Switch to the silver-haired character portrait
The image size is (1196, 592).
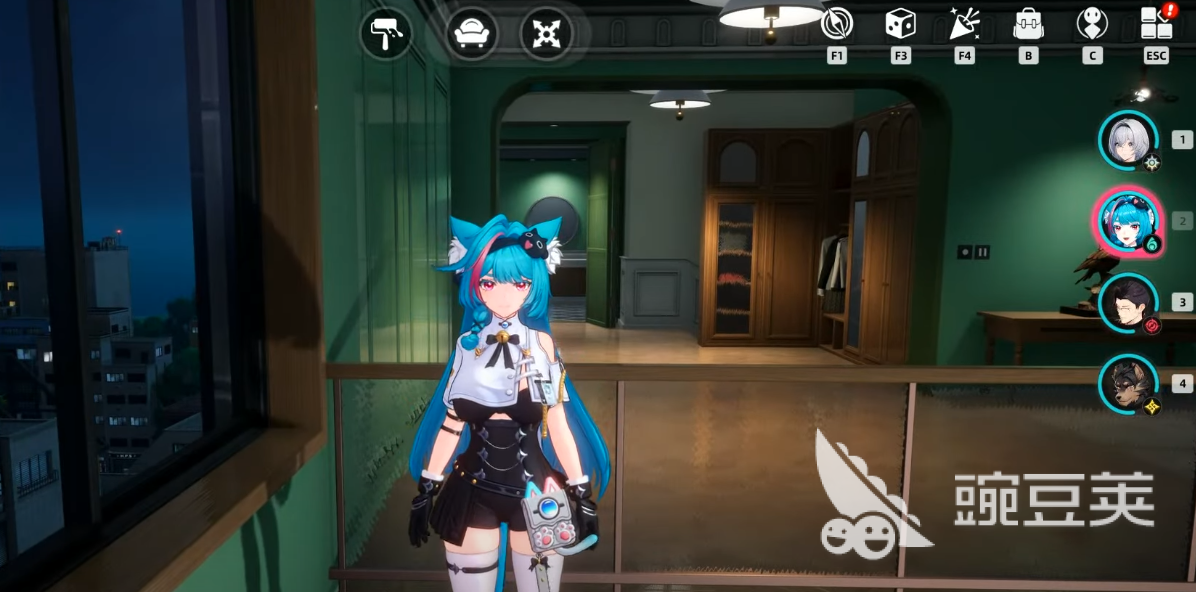tap(1129, 140)
